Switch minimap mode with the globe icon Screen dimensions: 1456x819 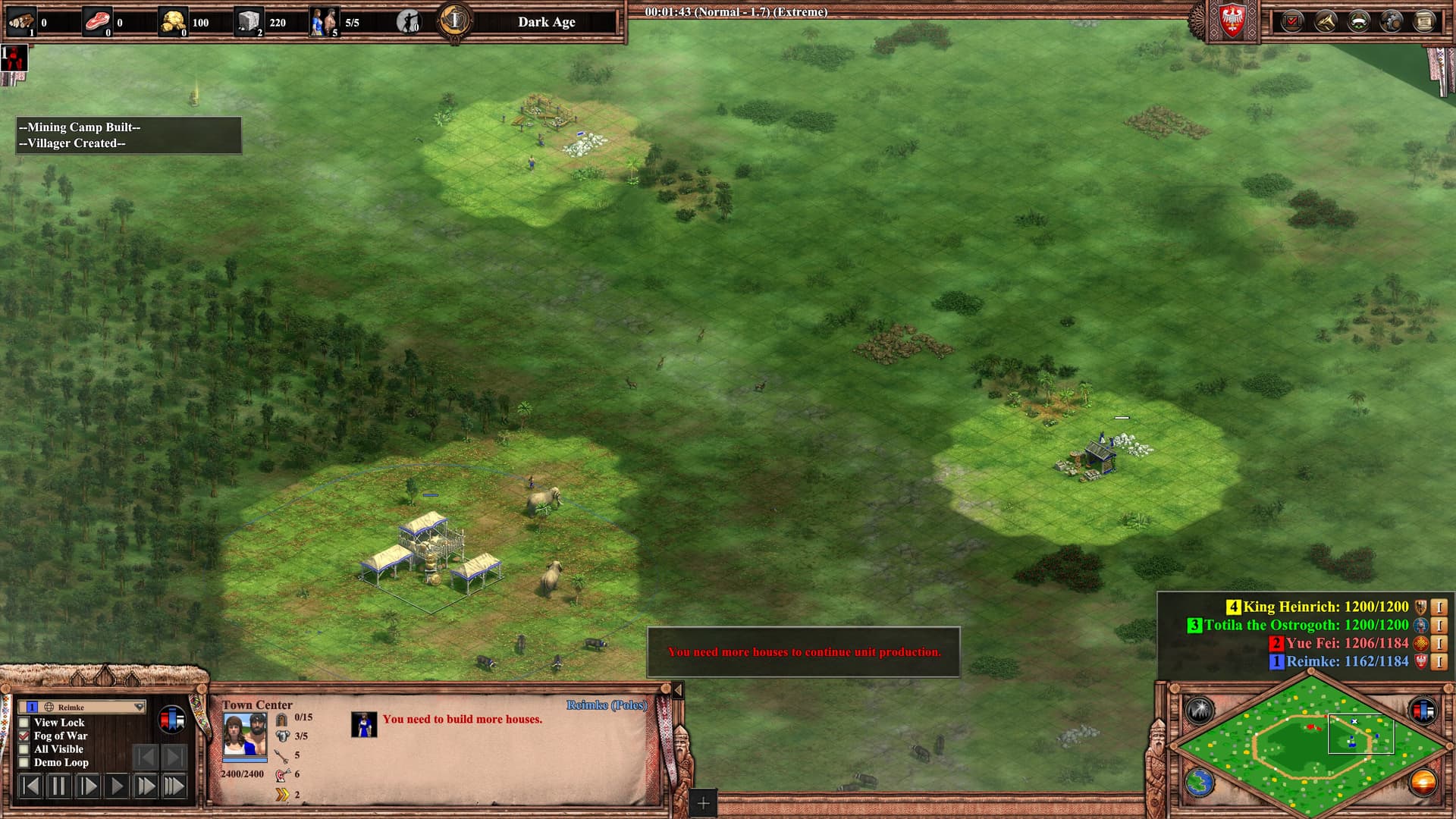coord(1200,783)
